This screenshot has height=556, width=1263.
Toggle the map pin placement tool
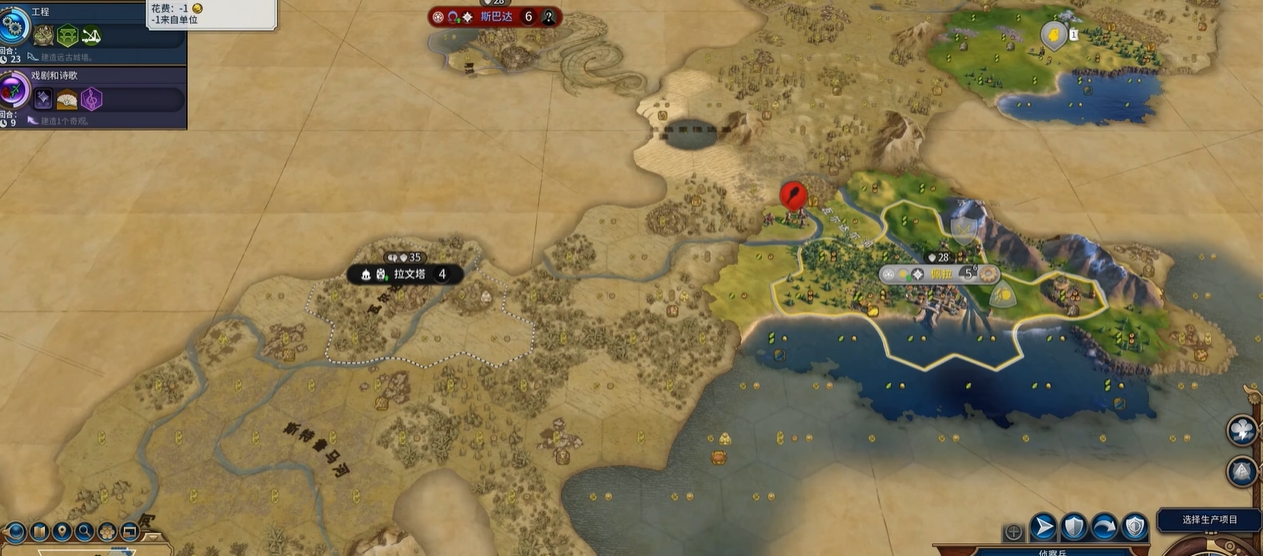62,532
